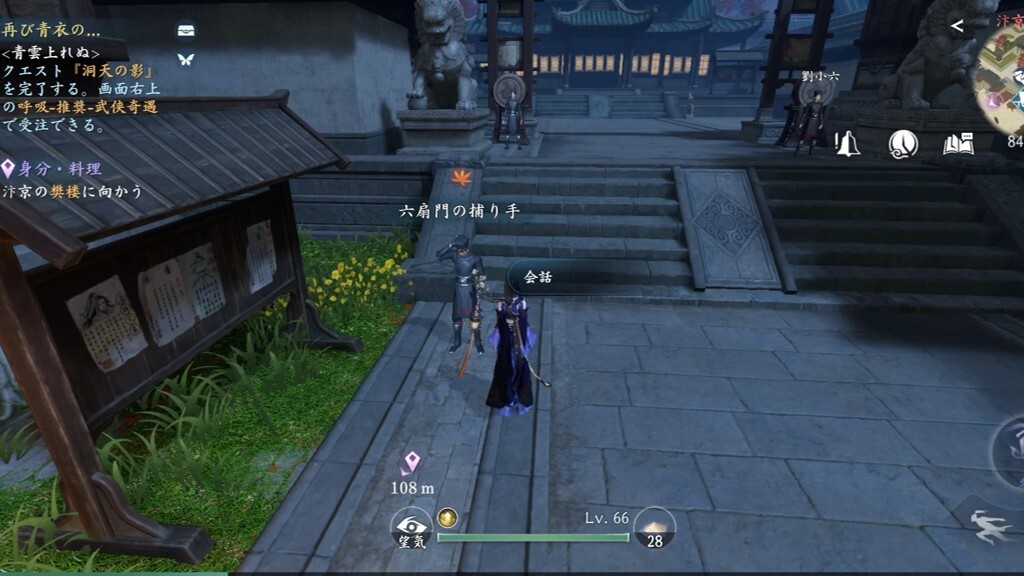
Task: Collapse the minimap with the arrow button
Action: point(957,26)
